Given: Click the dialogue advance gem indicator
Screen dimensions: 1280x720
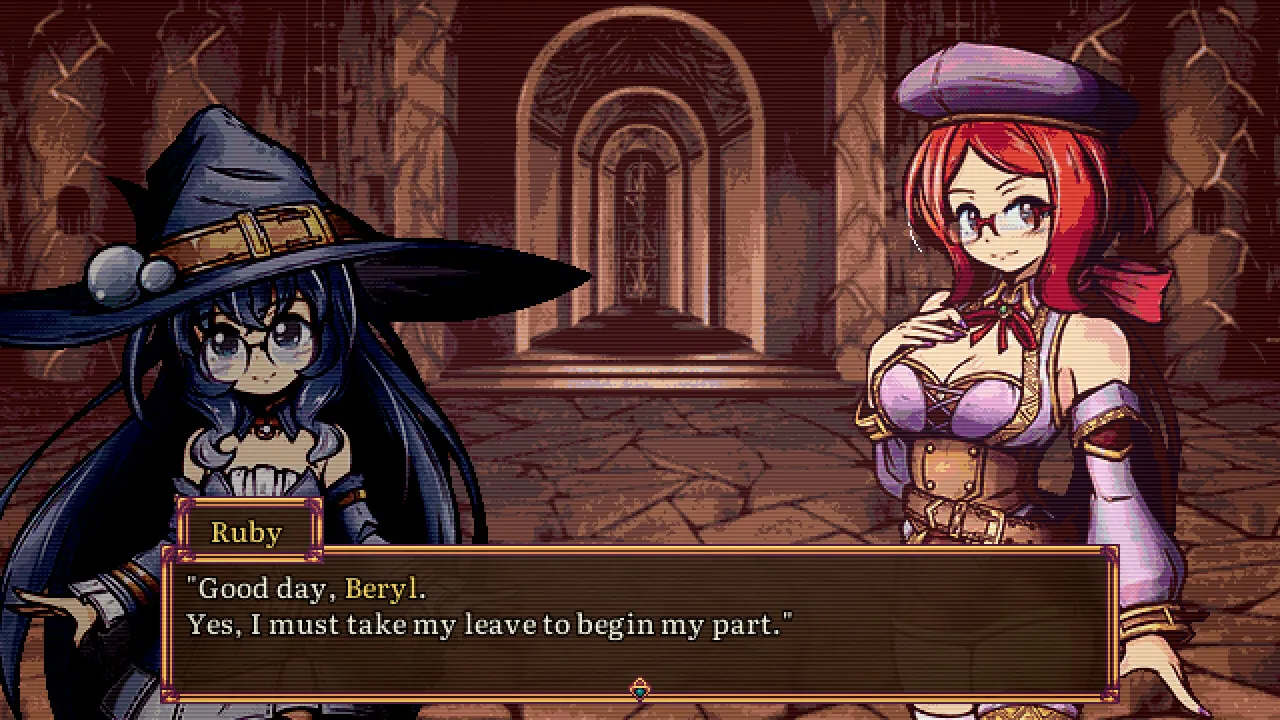Looking at the screenshot, I should 640,689.
